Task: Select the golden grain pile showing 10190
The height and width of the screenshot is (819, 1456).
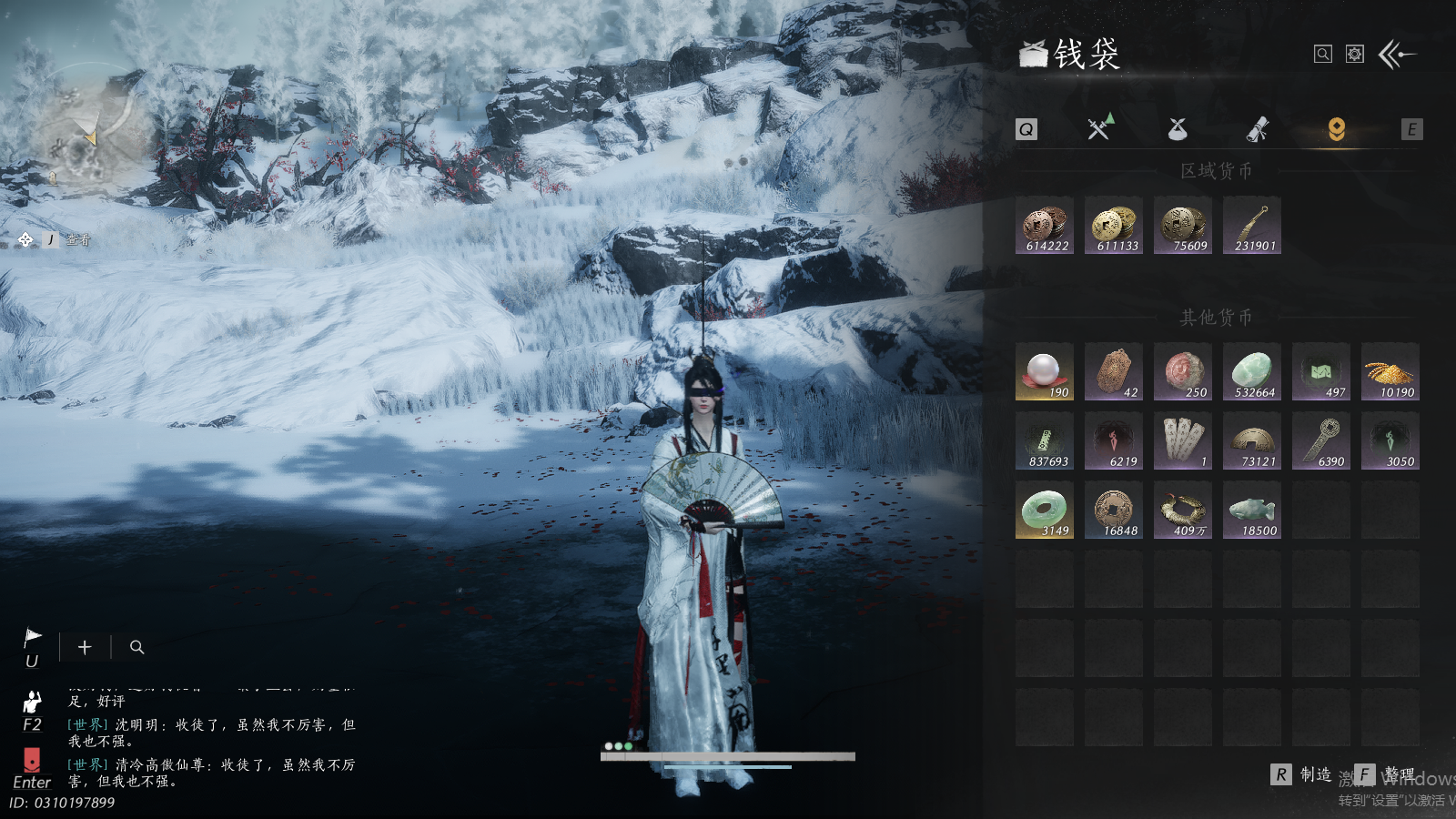Action: (x=1390, y=372)
